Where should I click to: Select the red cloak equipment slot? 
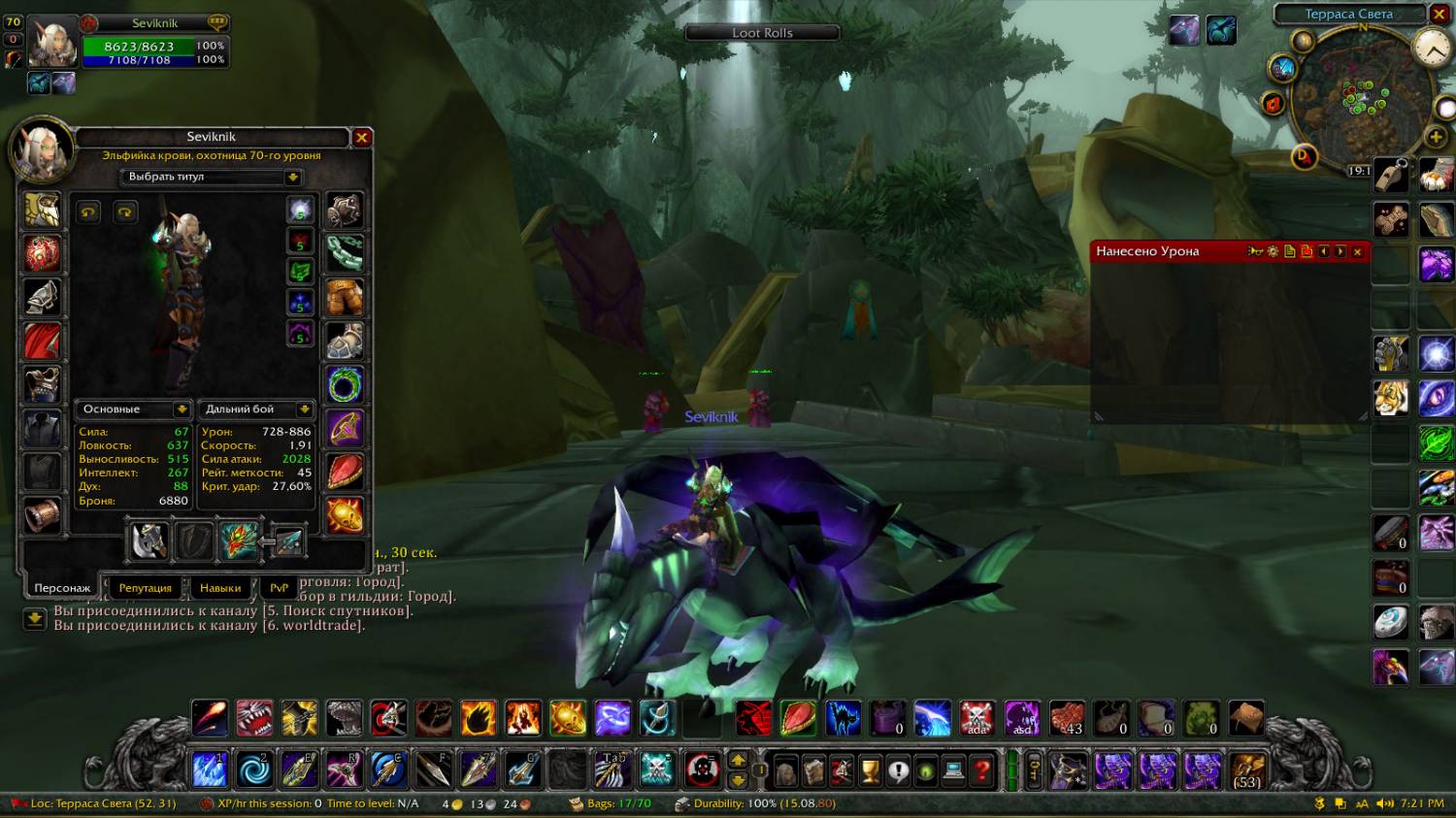[x=42, y=342]
